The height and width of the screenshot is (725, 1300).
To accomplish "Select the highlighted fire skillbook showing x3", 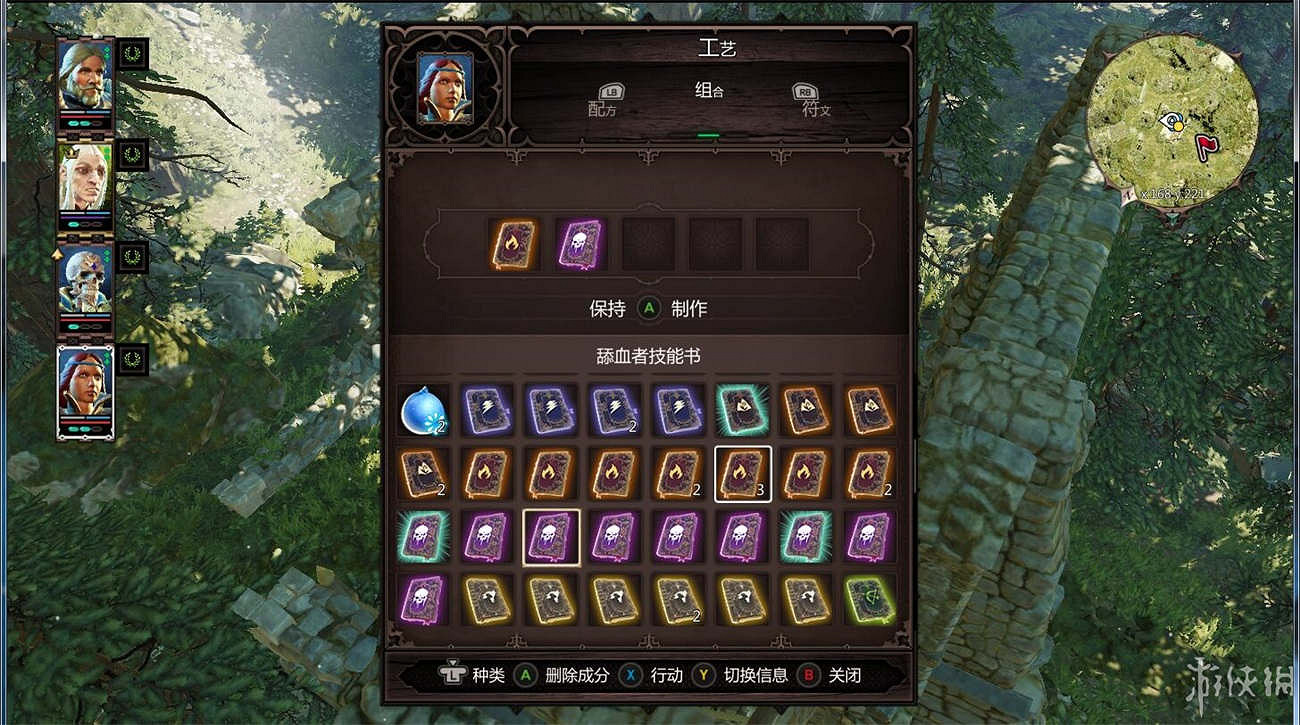I will [x=742, y=473].
